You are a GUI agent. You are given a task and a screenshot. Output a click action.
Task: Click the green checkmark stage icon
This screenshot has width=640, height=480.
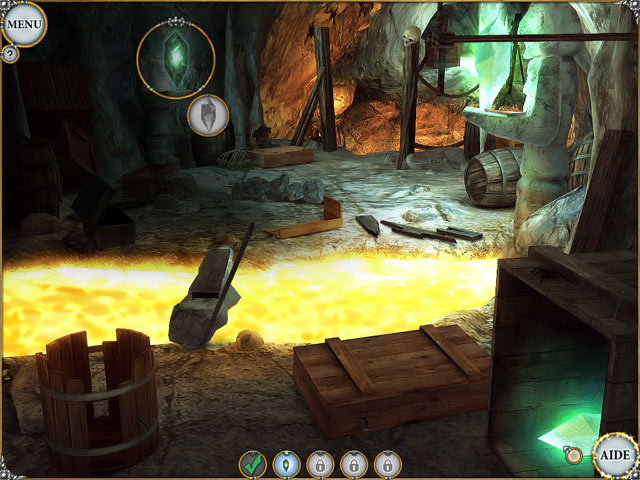pos(253,464)
